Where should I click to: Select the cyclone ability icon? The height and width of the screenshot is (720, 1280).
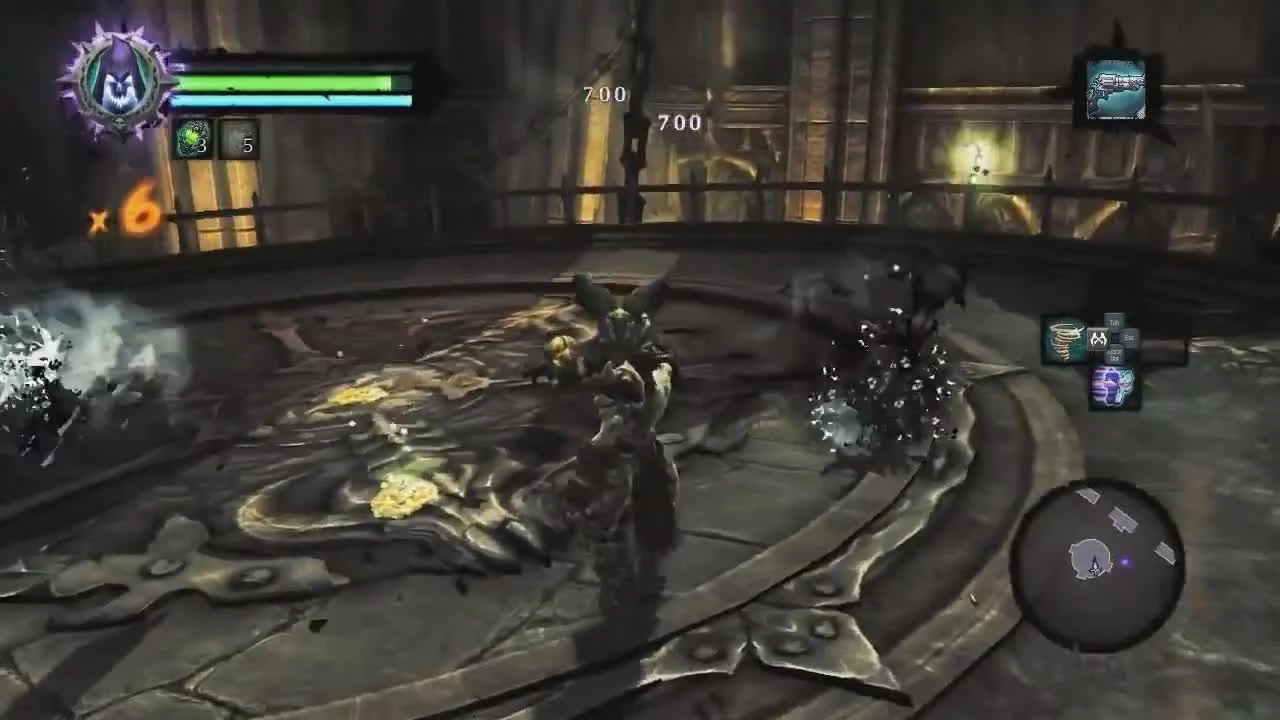point(1065,342)
